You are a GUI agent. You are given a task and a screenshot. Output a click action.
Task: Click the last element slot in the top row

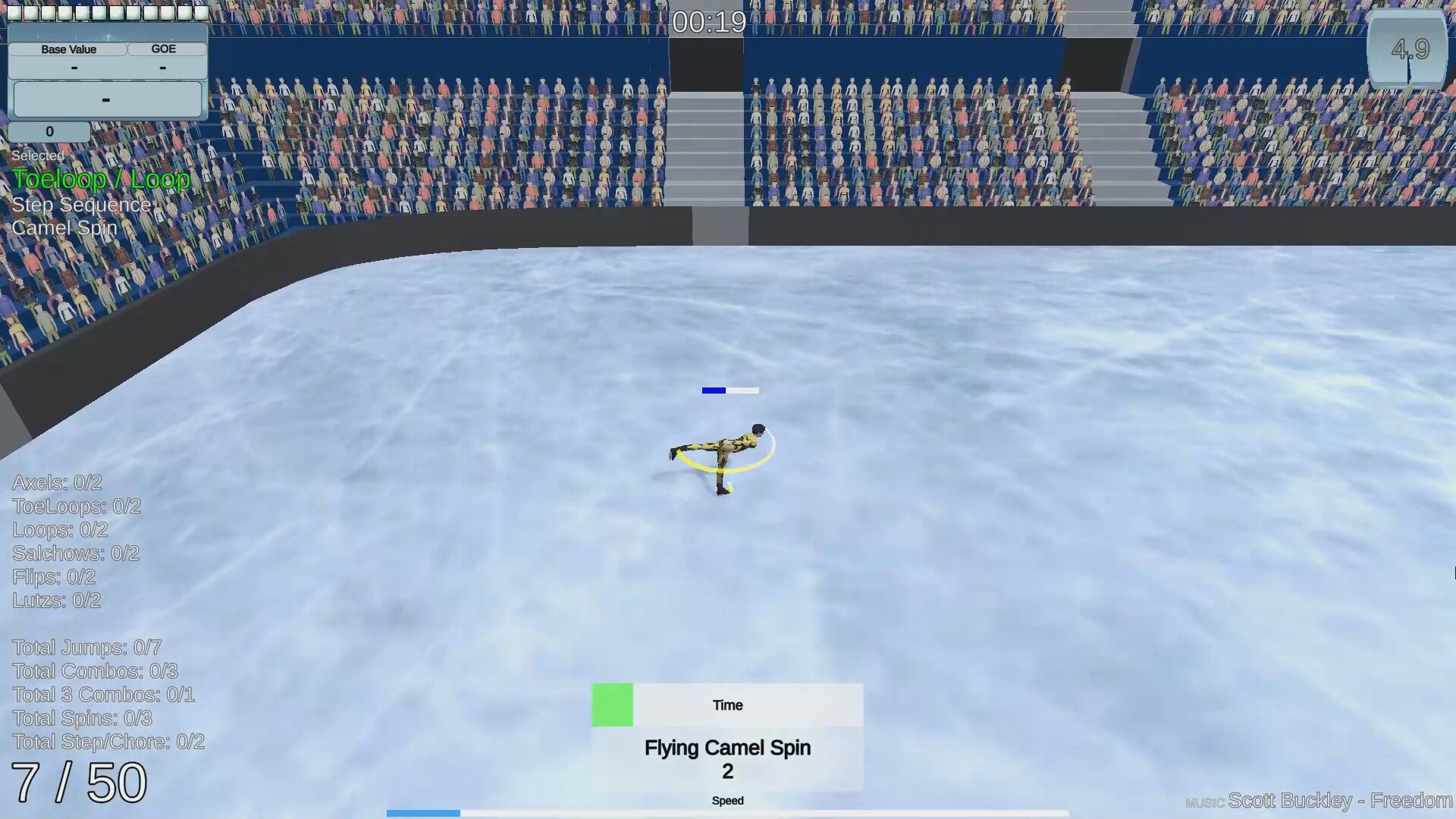click(x=200, y=12)
